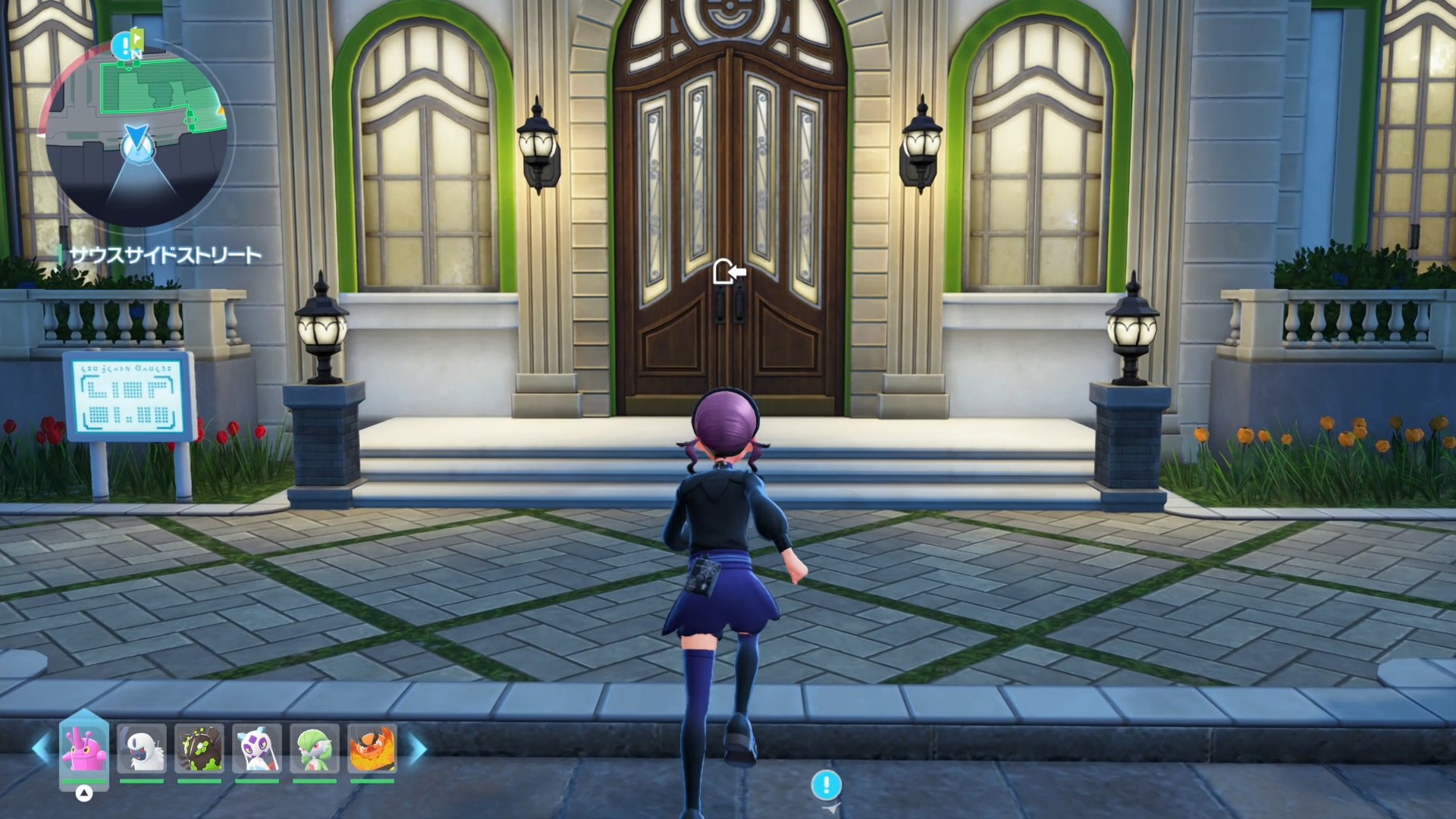Select the Zygarde party slot
Screen dimensions: 1456x819
point(199,748)
